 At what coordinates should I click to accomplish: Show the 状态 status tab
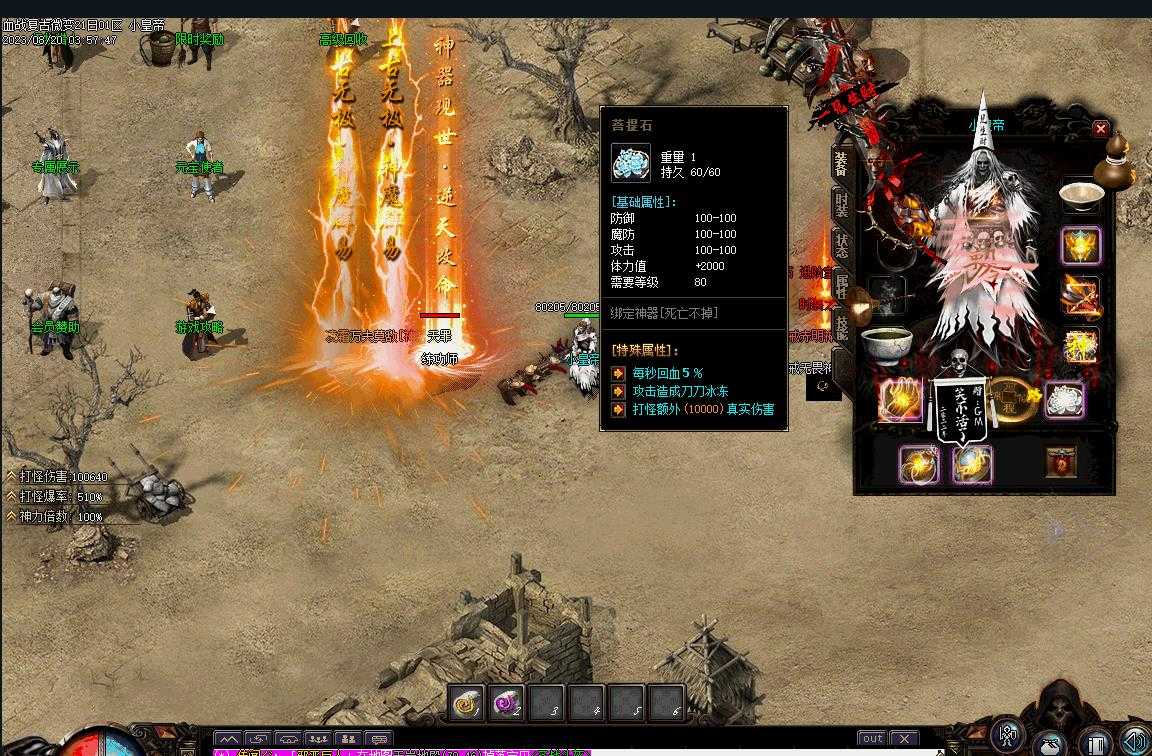coord(842,246)
